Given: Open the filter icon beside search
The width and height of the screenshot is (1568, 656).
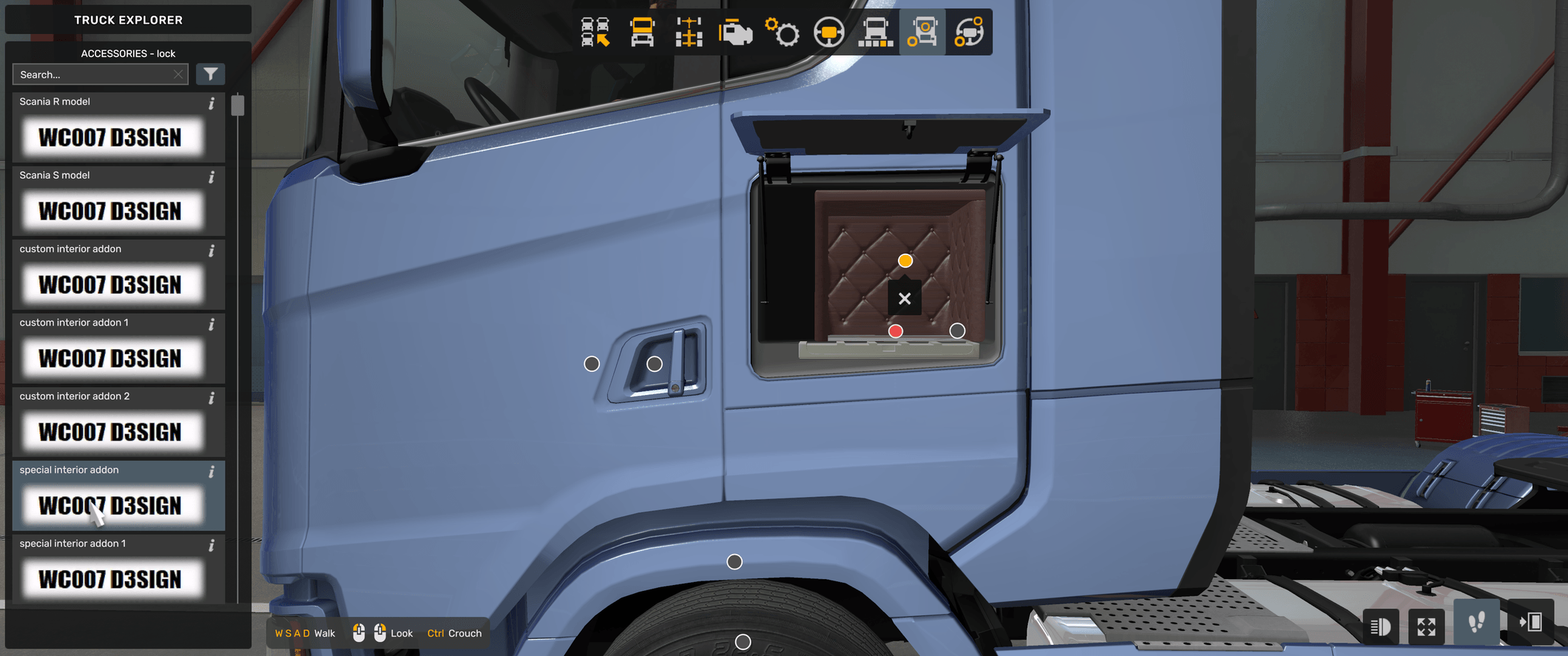Looking at the screenshot, I should coord(211,74).
